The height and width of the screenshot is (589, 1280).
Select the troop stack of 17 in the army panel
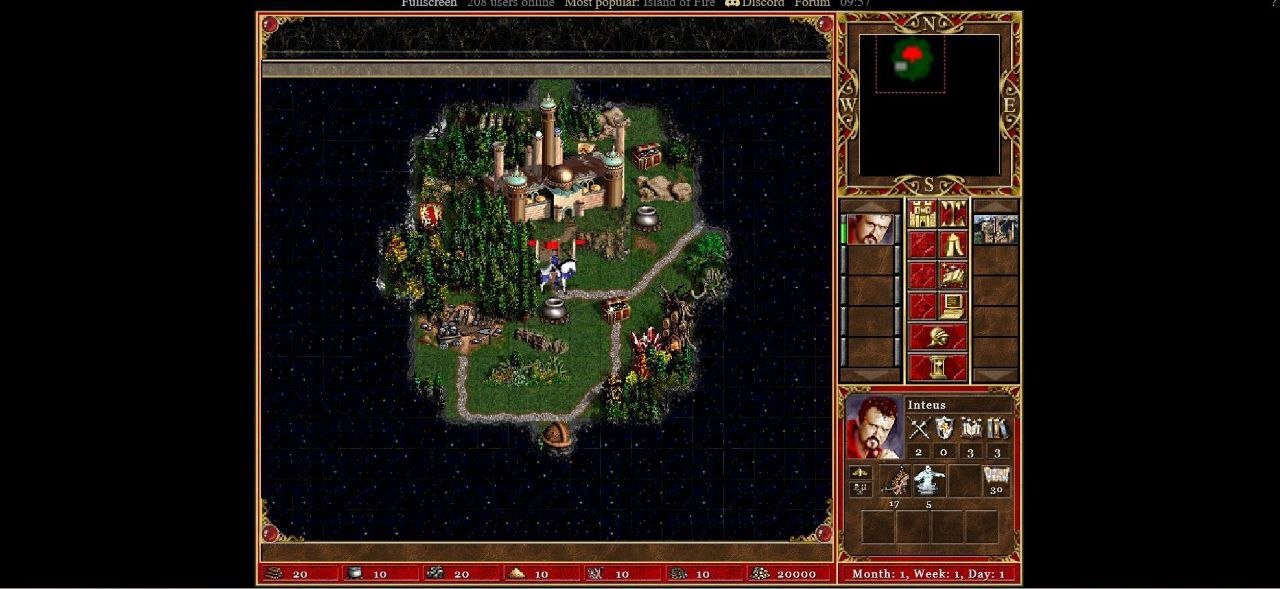pyautogui.click(x=895, y=482)
